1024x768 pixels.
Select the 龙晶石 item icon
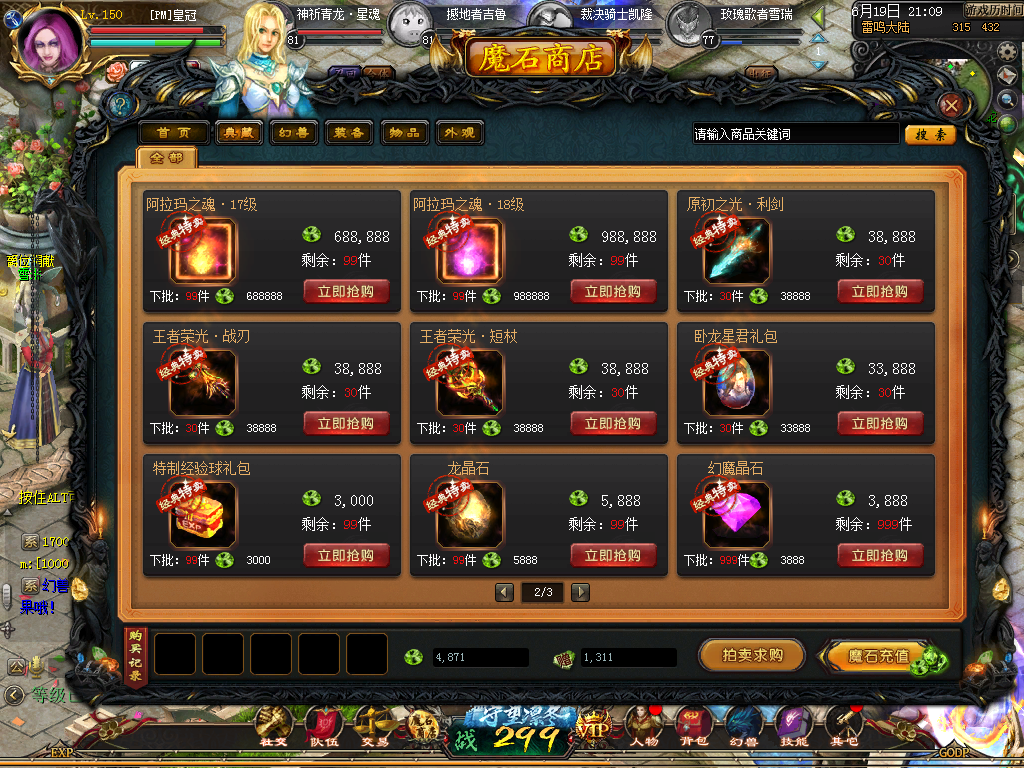[470, 515]
